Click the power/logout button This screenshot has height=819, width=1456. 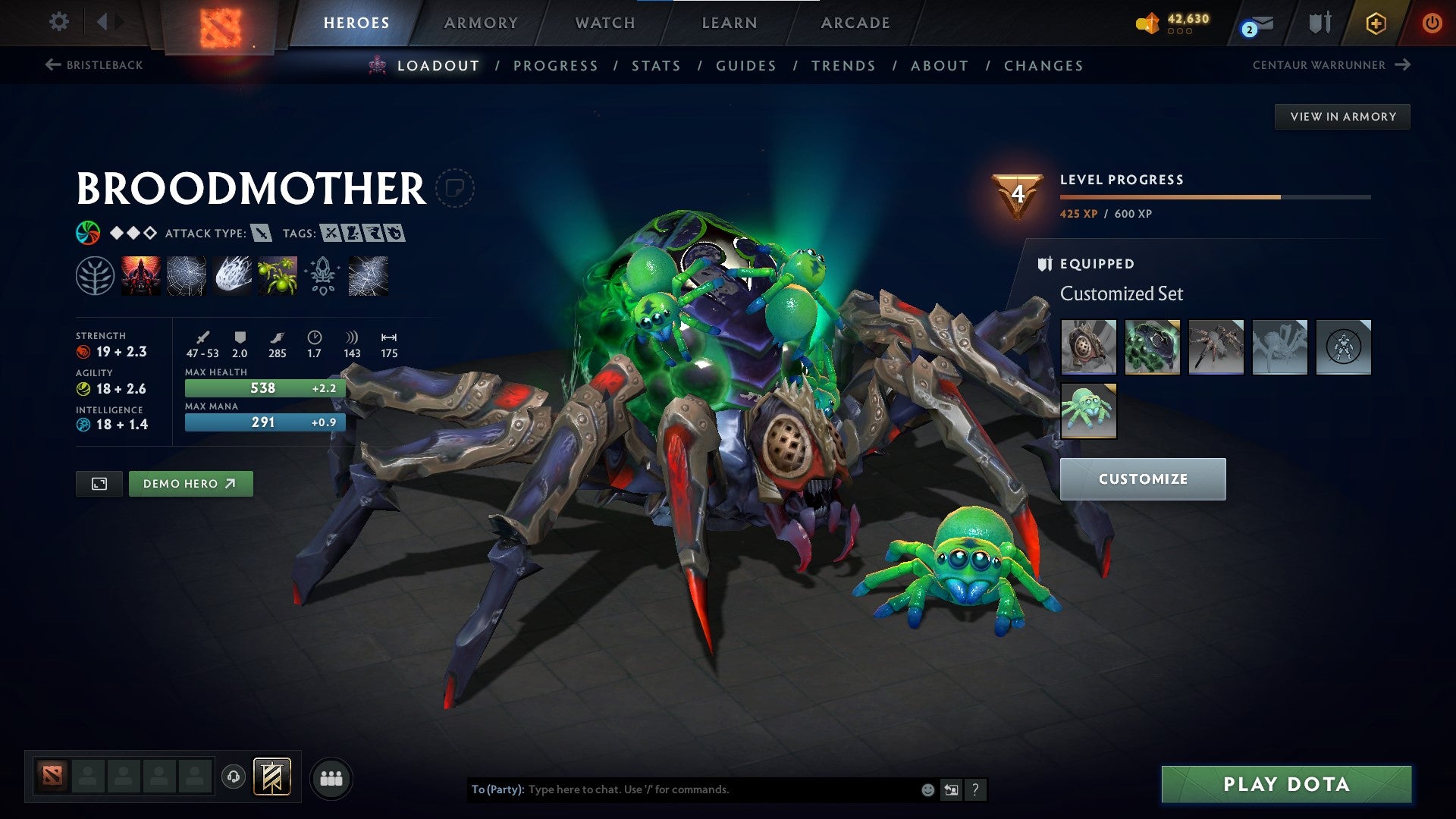1432,23
